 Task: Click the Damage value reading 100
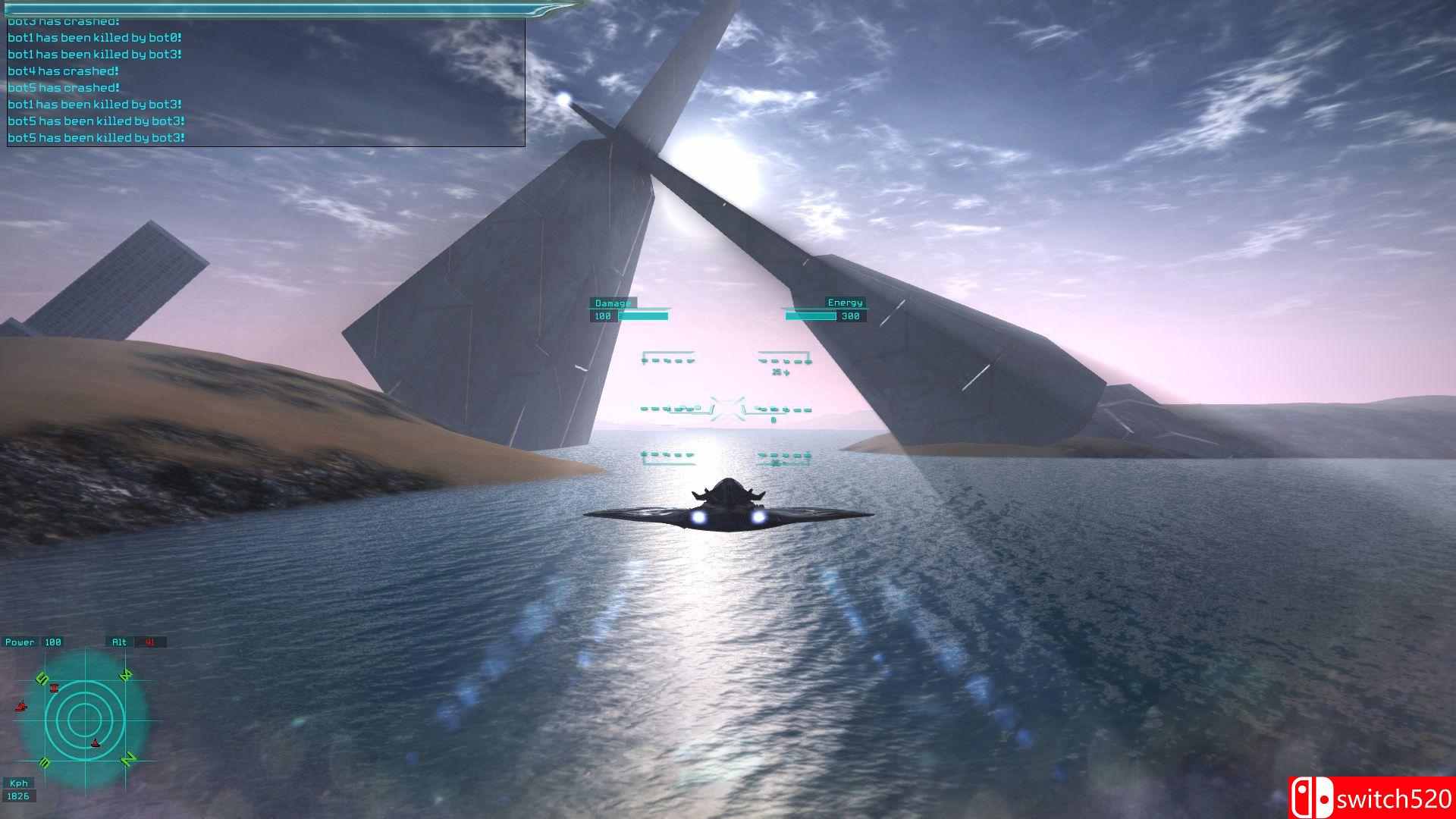[601, 316]
